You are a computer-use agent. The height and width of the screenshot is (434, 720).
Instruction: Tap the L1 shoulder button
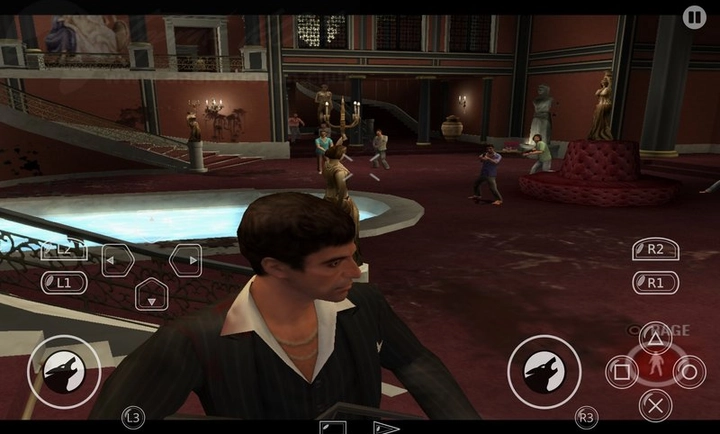tap(64, 283)
